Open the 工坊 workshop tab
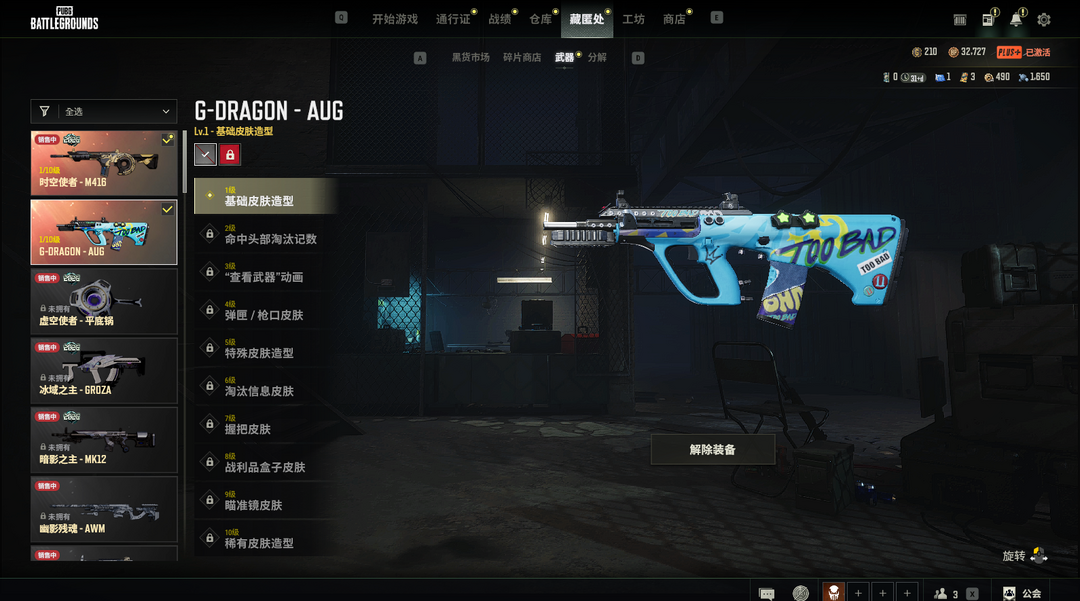Screen dimensions: 1080x601 [633, 19]
